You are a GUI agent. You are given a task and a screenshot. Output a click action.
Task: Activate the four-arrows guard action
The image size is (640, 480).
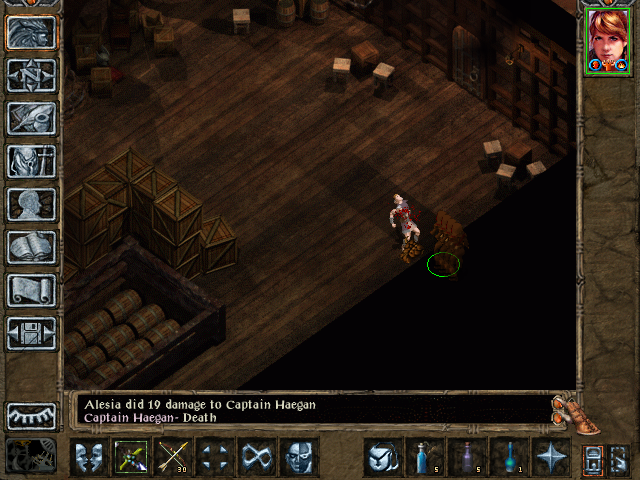(x=215, y=457)
